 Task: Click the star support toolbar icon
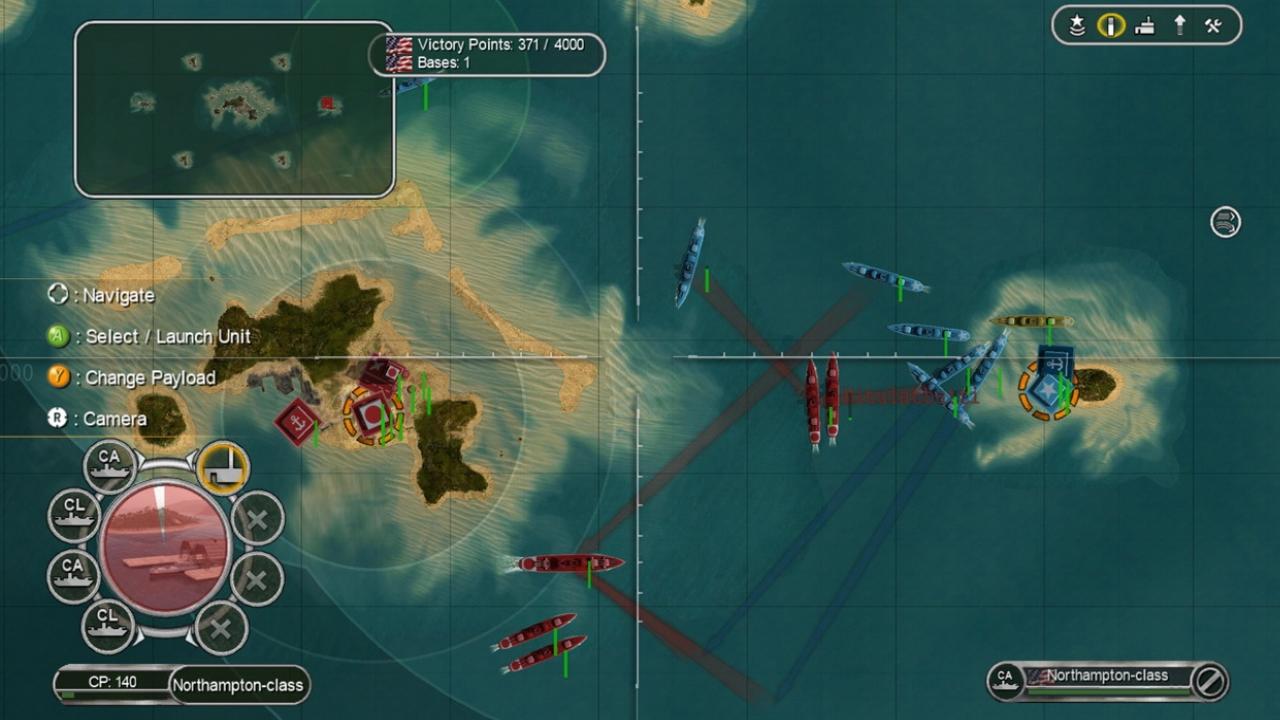click(x=1075, y=26)
